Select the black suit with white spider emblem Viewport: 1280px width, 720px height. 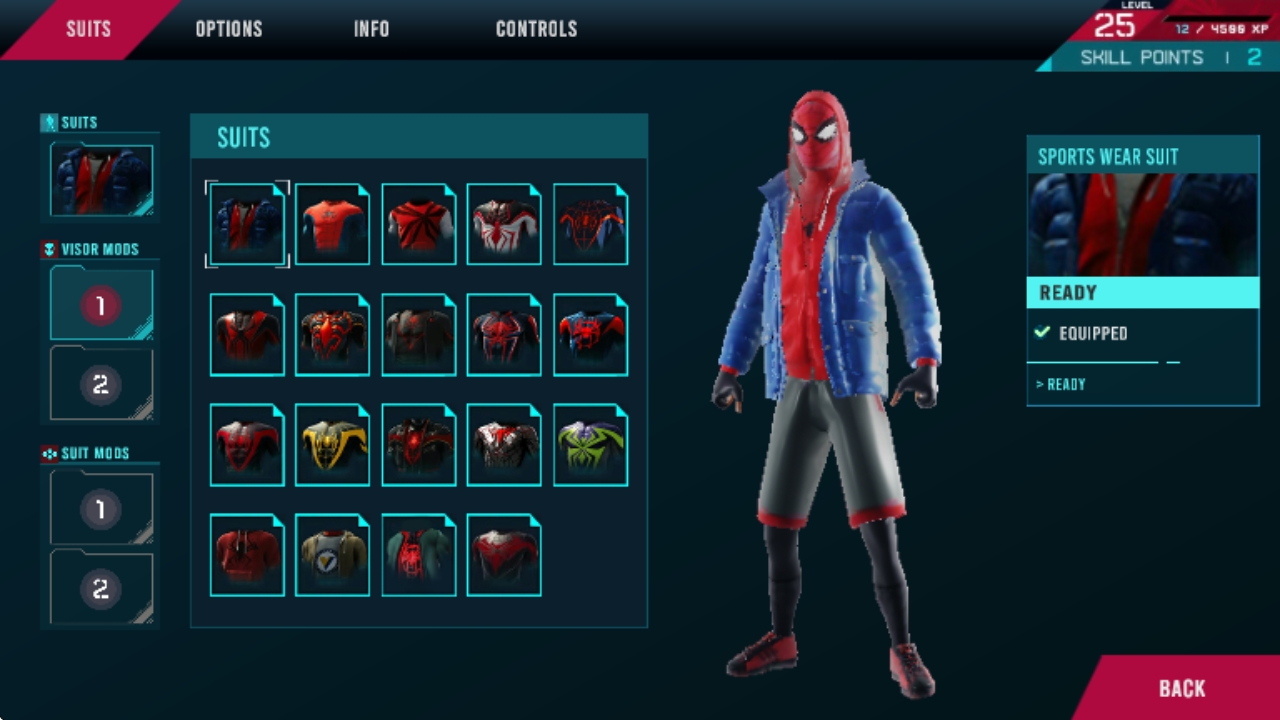(505, 225)
